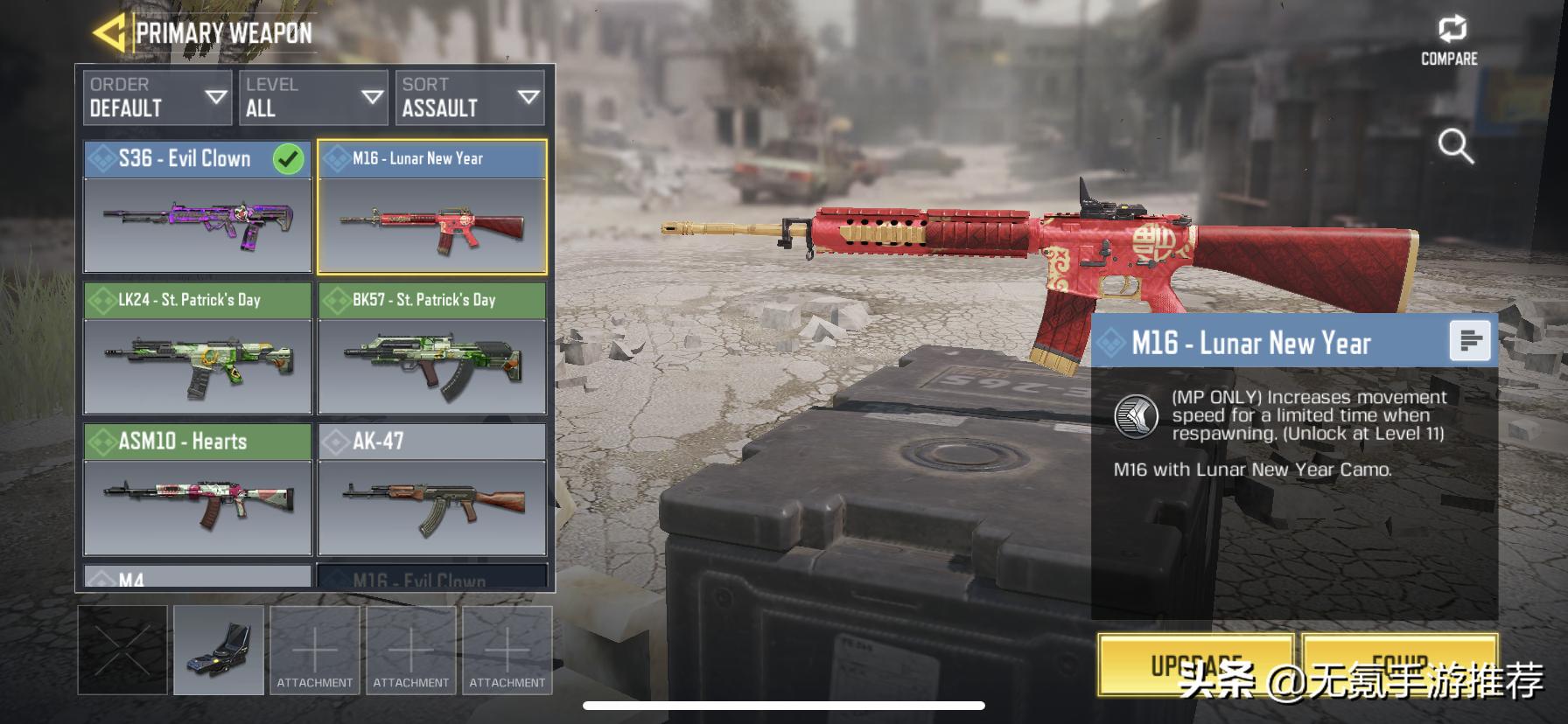Toggle the weapon stats details icon

click(x=1469, y=341)
